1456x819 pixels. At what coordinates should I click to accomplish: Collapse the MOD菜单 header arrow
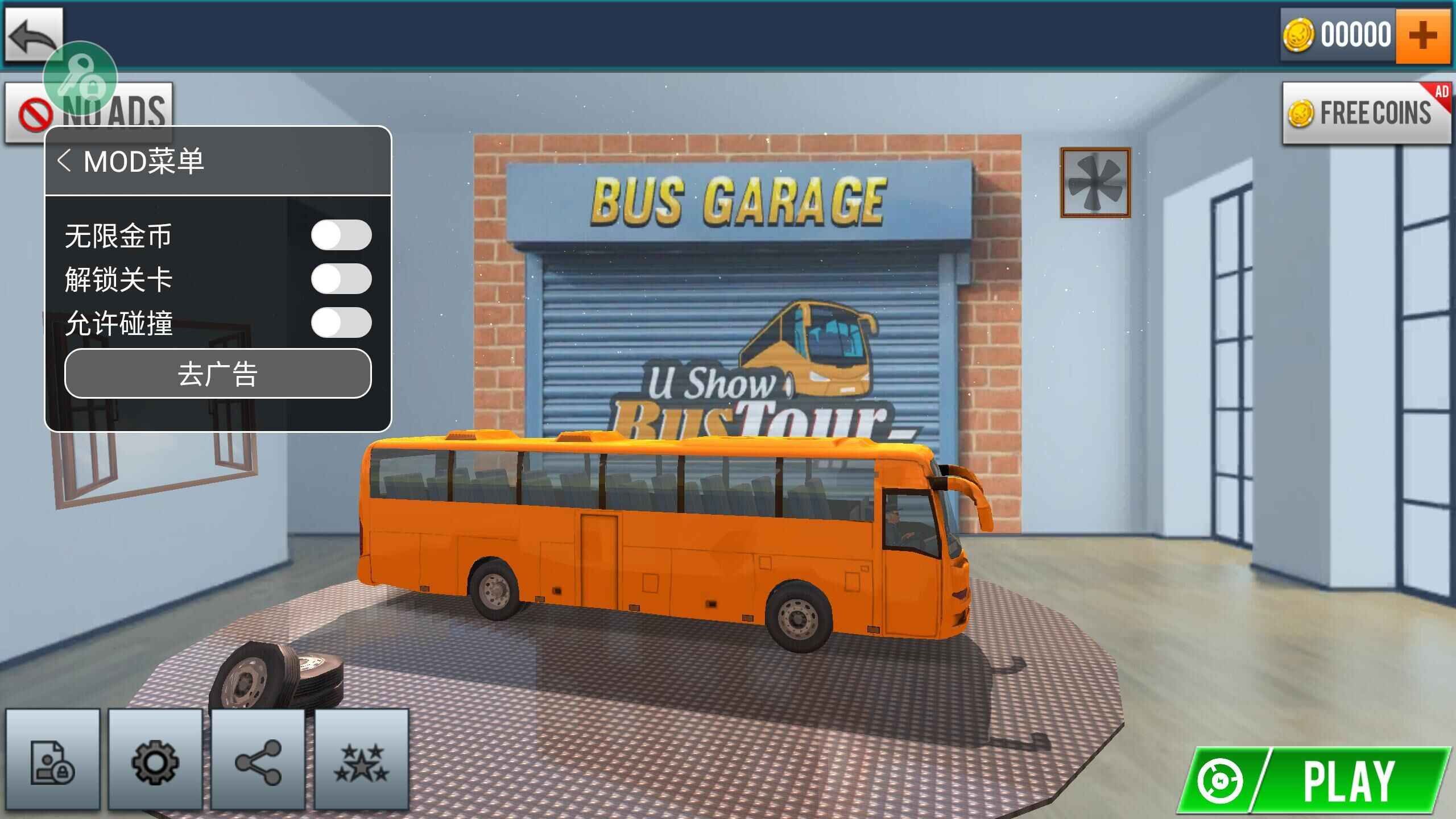[64, 161]
